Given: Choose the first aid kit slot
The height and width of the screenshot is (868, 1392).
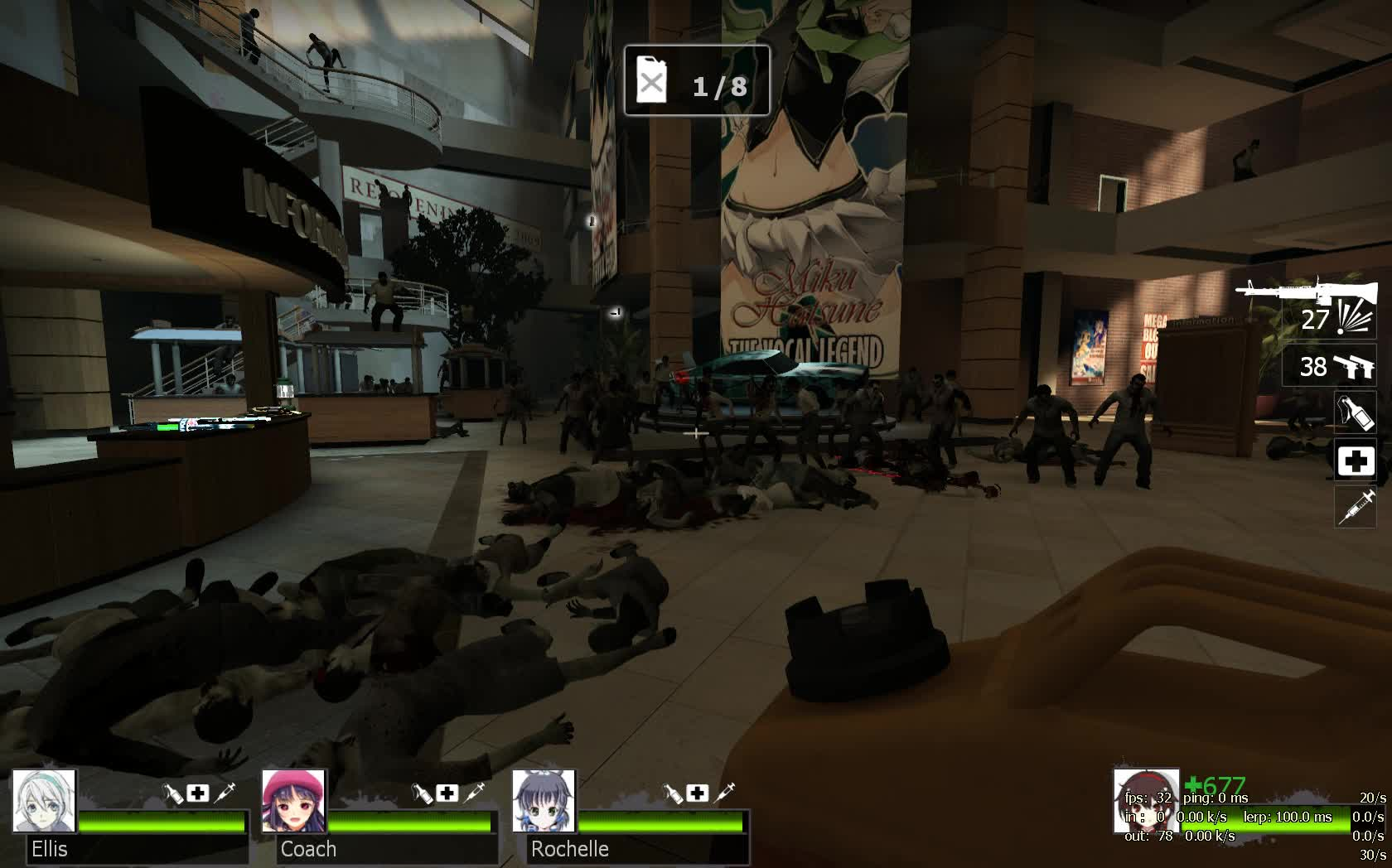Looking at the screenshot, I should click(x=1355, y=461).
